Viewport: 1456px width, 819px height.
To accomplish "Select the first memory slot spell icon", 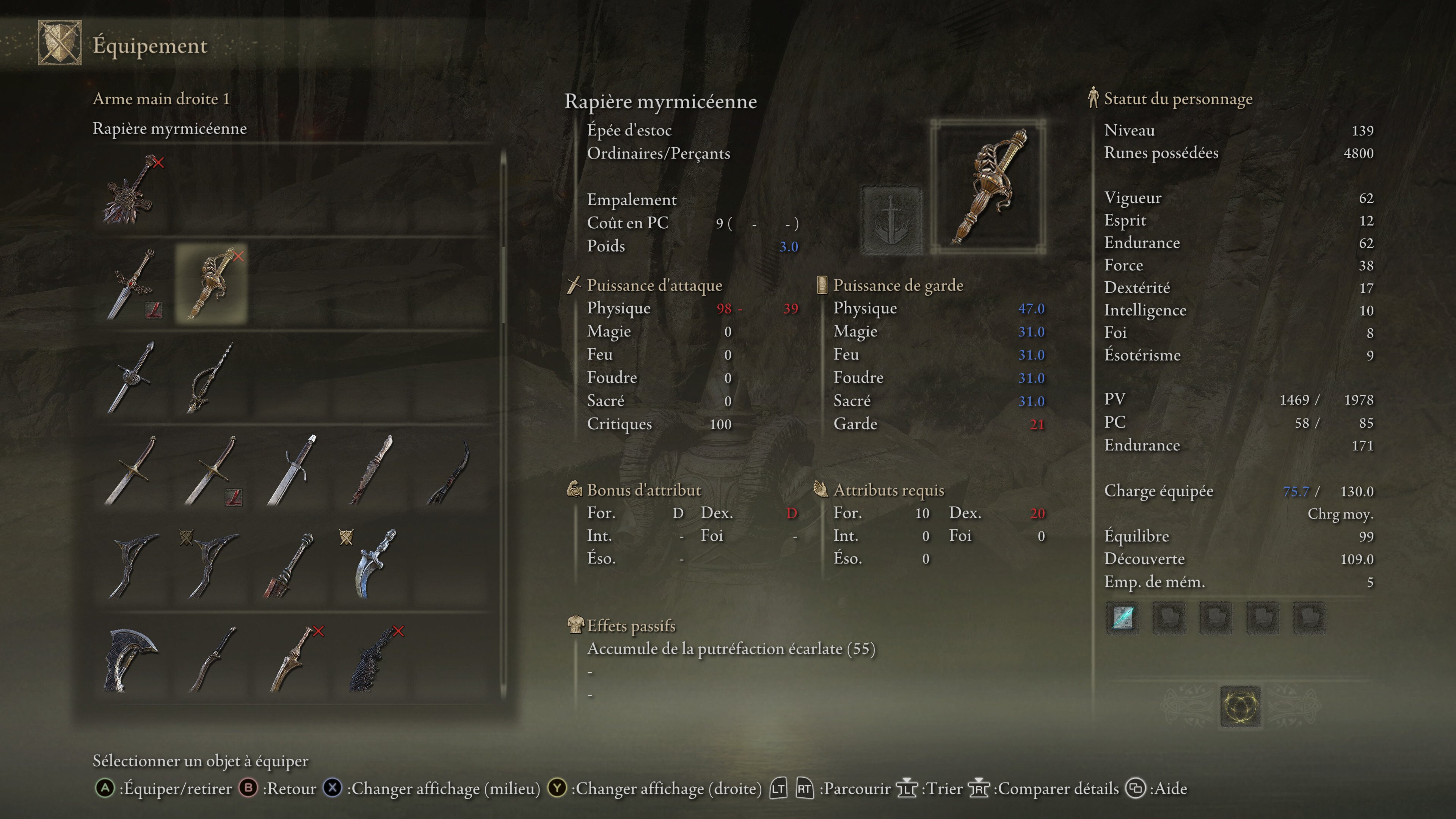I will coord(1122,617).
